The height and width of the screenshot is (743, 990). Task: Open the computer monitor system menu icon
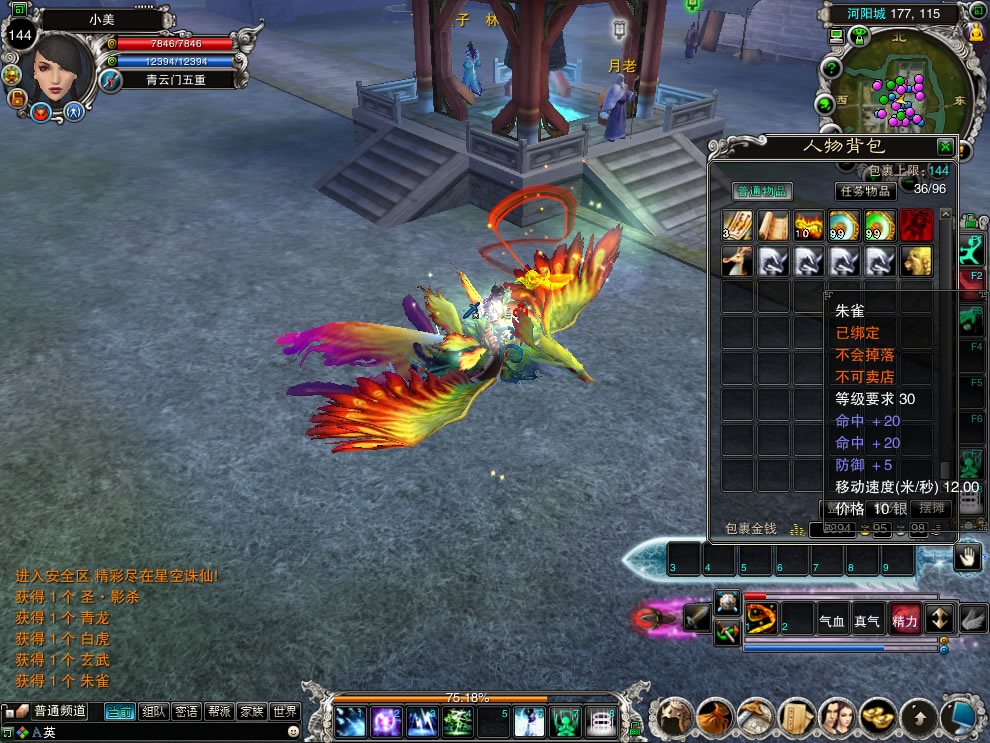pos(959,716)
